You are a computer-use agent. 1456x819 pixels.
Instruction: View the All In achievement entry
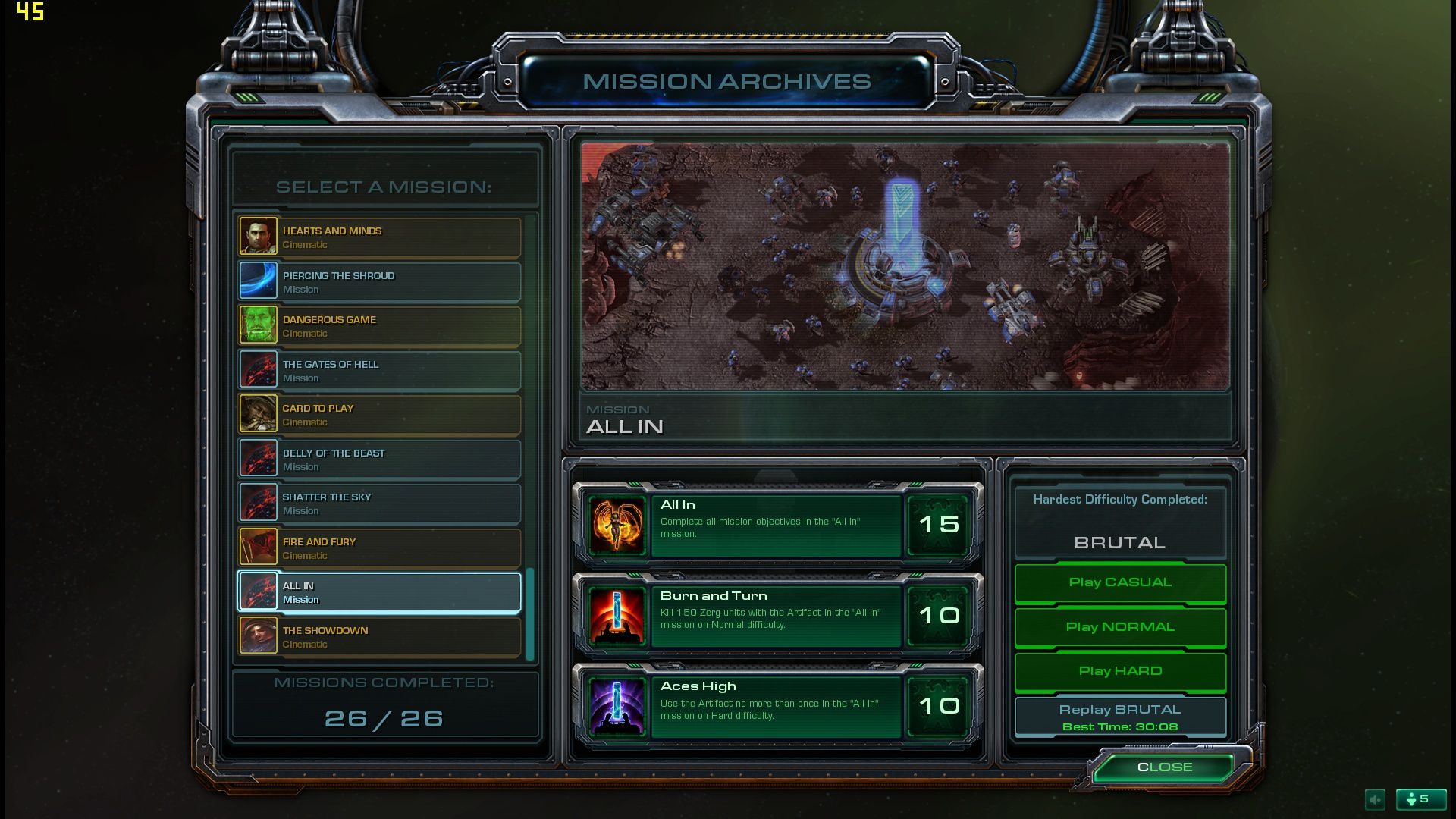pos(777,526)
